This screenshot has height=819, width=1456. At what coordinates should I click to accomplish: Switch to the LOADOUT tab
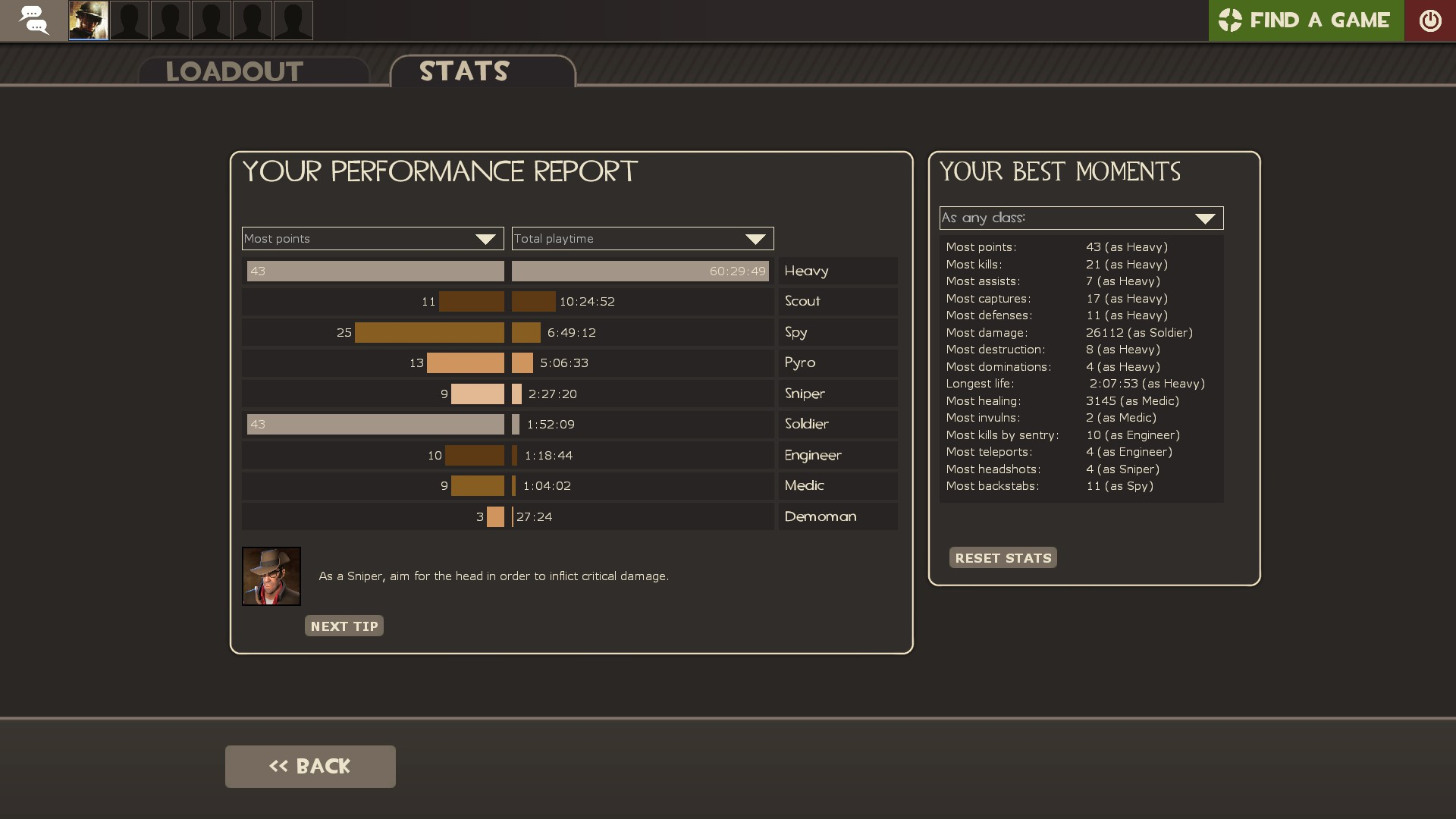click(234, 71)
